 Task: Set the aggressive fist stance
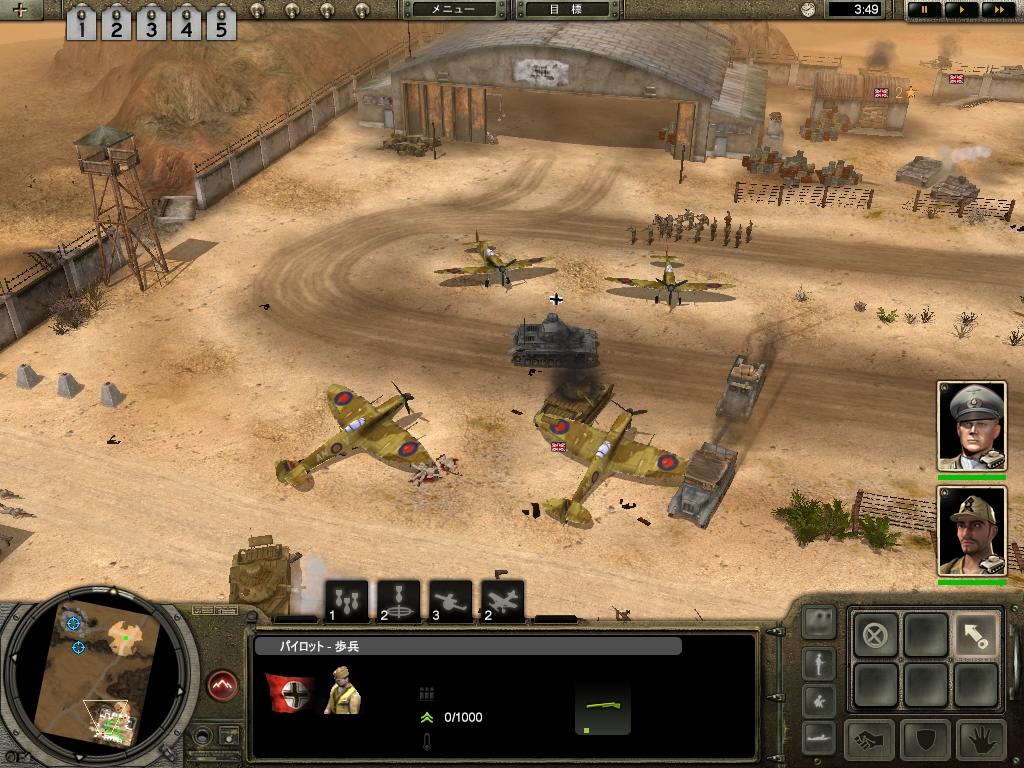869,740
